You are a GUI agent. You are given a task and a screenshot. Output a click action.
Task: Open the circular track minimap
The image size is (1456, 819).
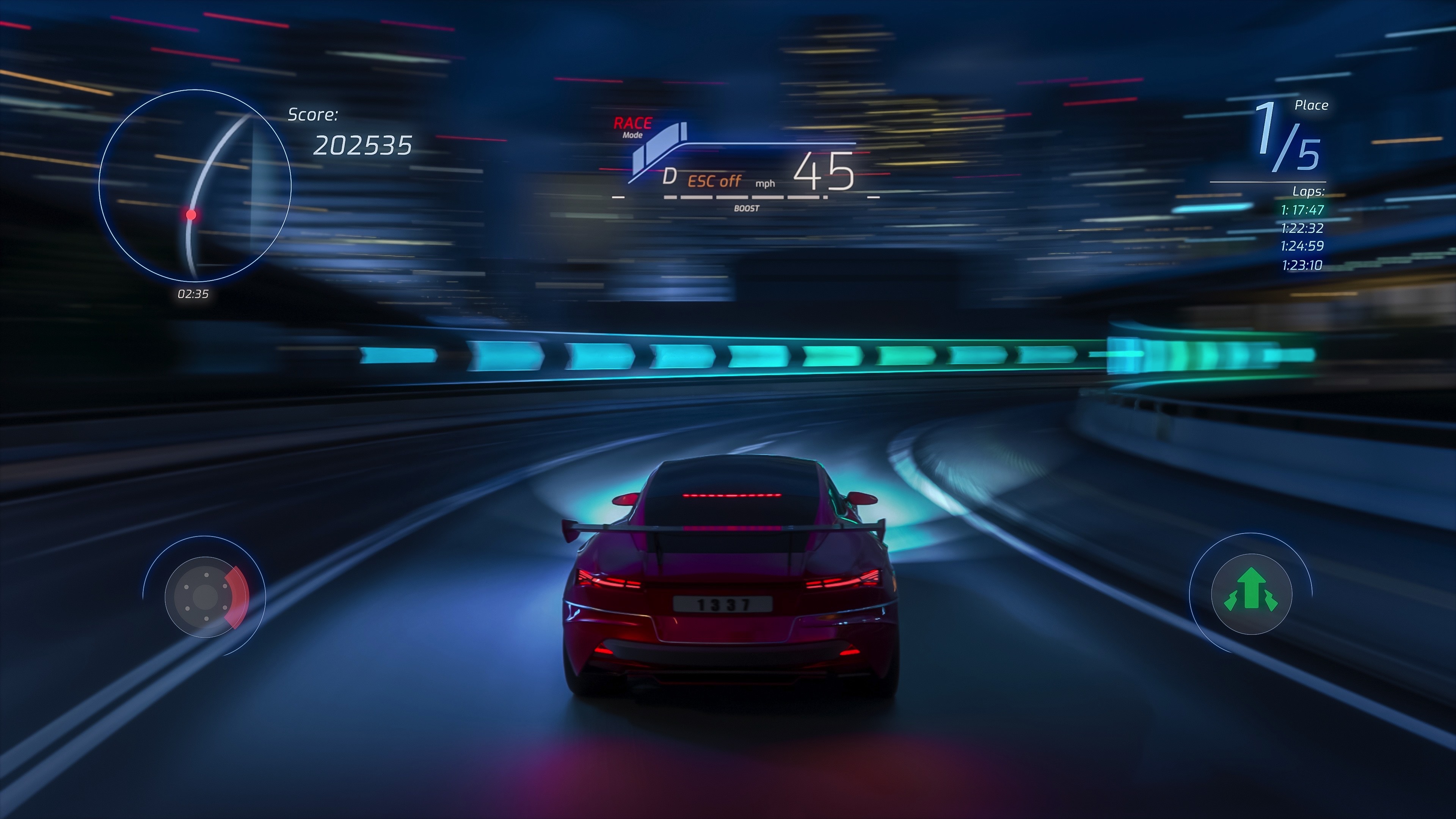pyautogui.click(x=195, y=185)
